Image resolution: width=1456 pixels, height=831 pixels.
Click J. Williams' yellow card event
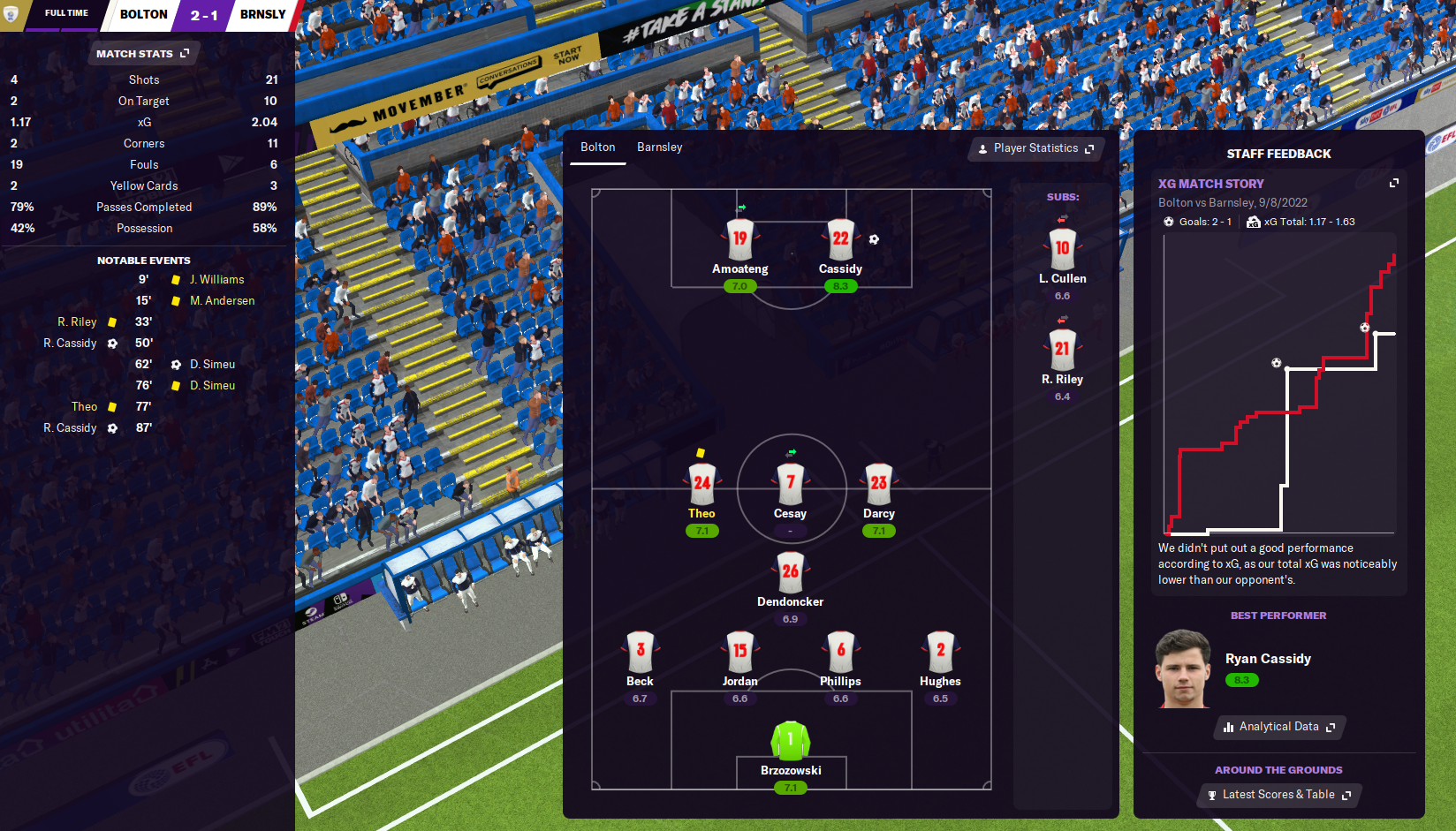pyautogui.click(x=216, y=279)
